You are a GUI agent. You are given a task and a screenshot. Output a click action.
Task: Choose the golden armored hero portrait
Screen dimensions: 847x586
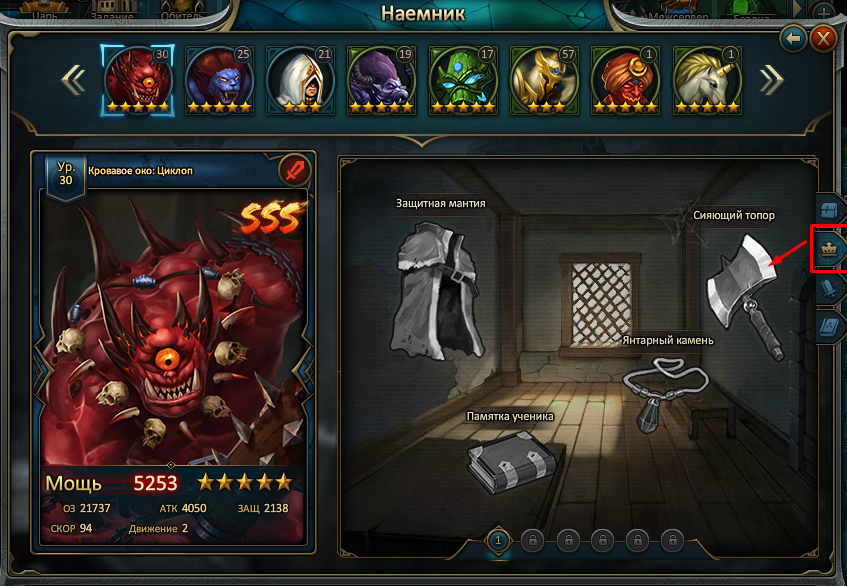pos(544,78)
